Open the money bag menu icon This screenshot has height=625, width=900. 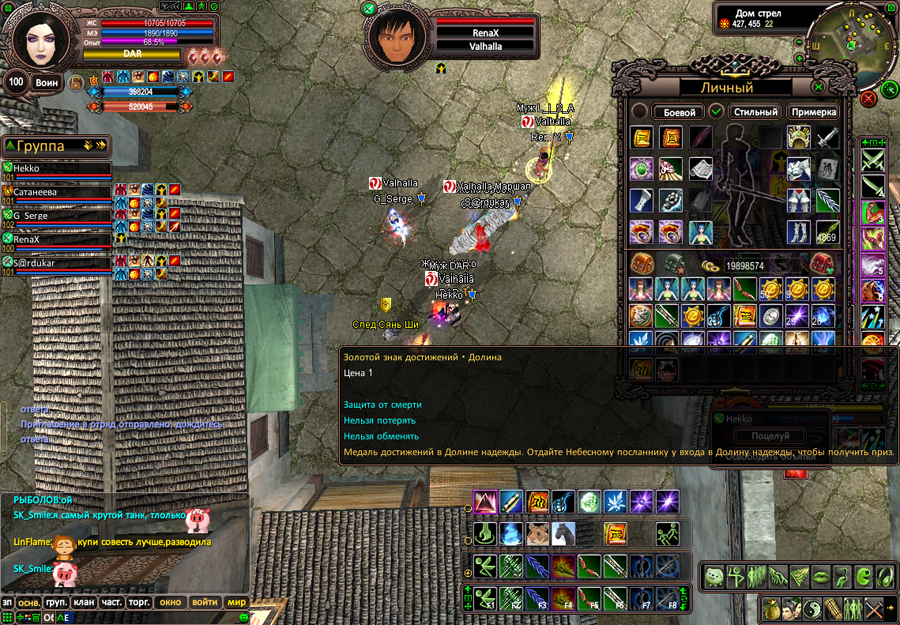771,607
